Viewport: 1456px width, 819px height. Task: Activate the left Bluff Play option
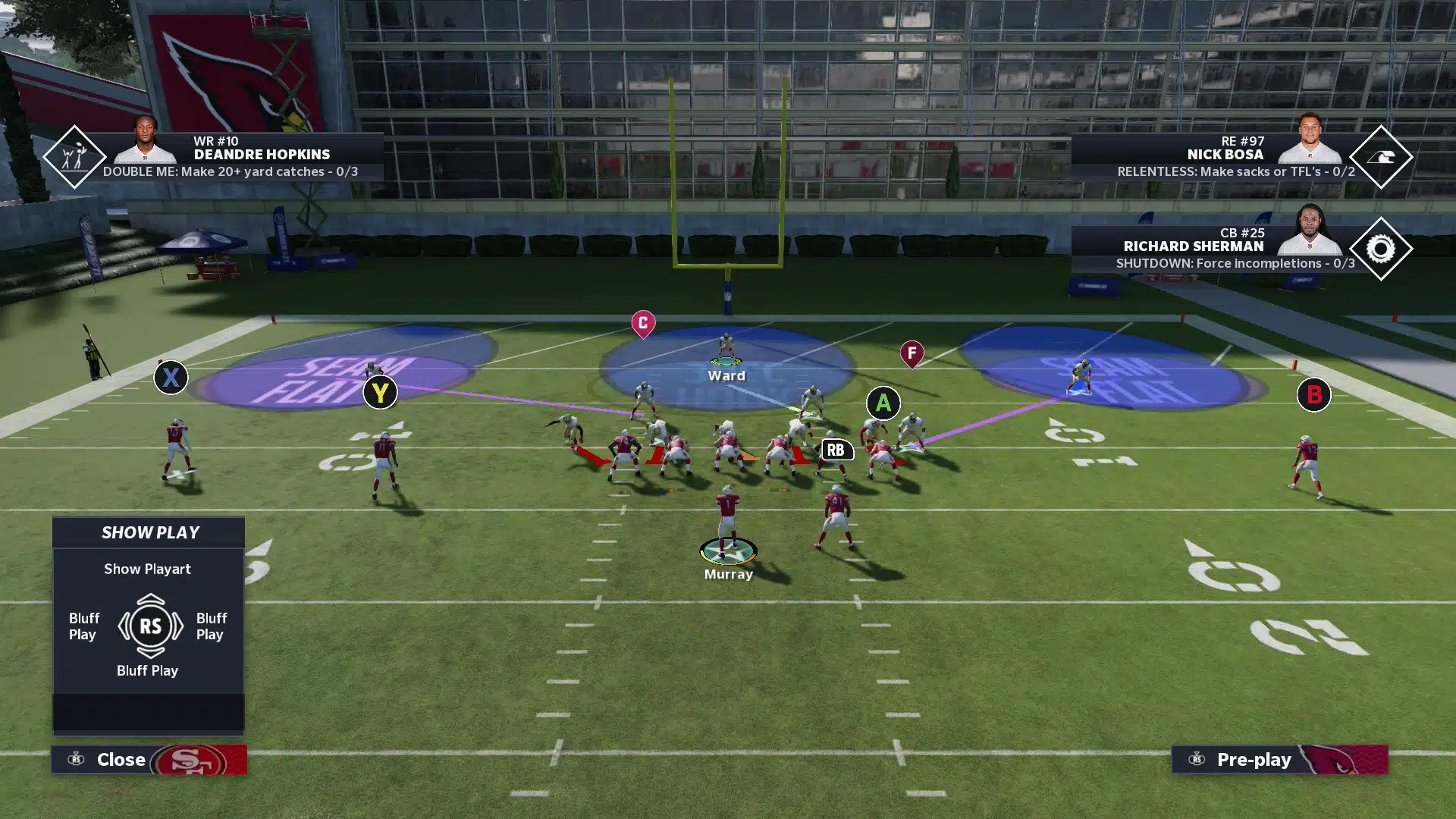[83, 626]
